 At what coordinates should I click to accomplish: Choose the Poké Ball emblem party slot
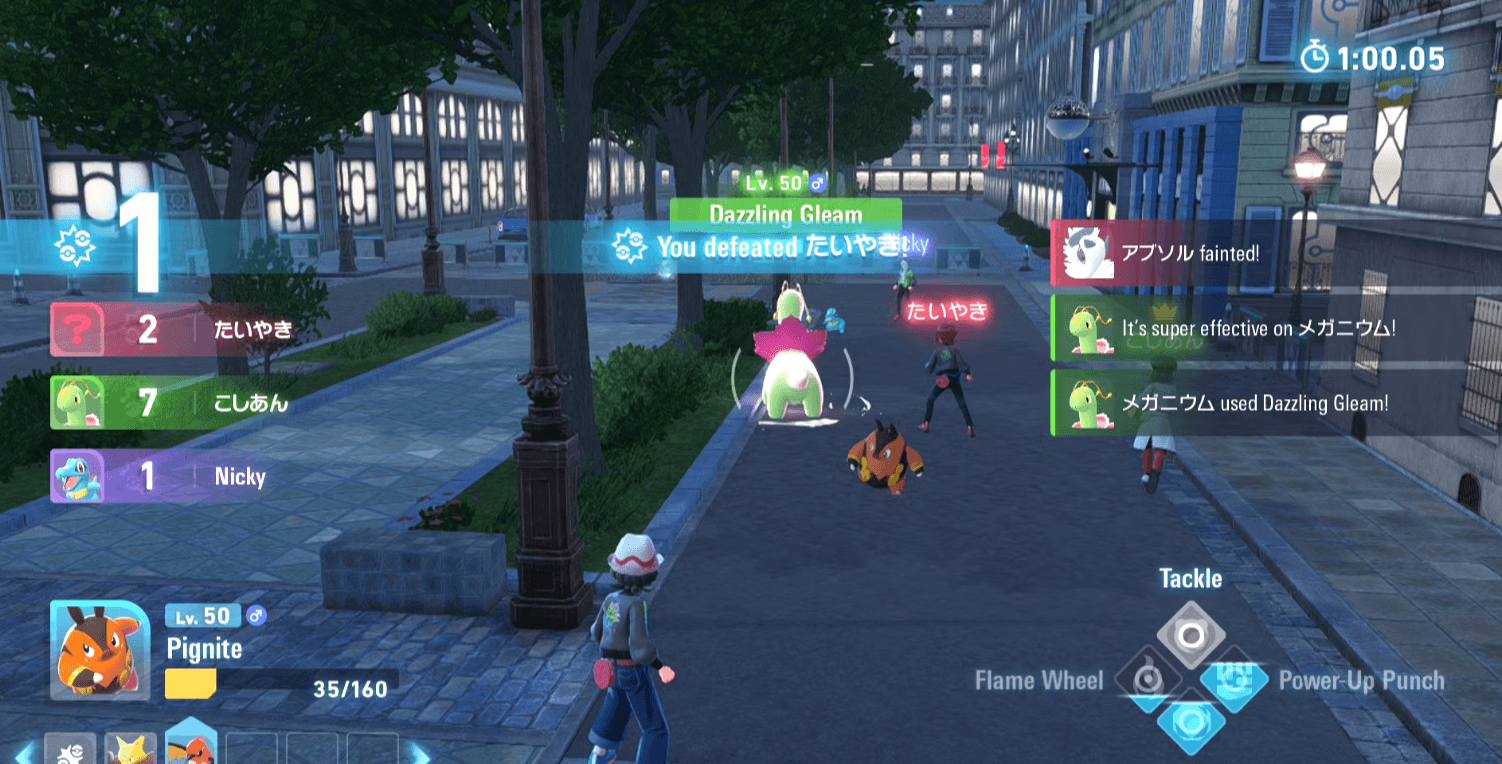[70, 750]
